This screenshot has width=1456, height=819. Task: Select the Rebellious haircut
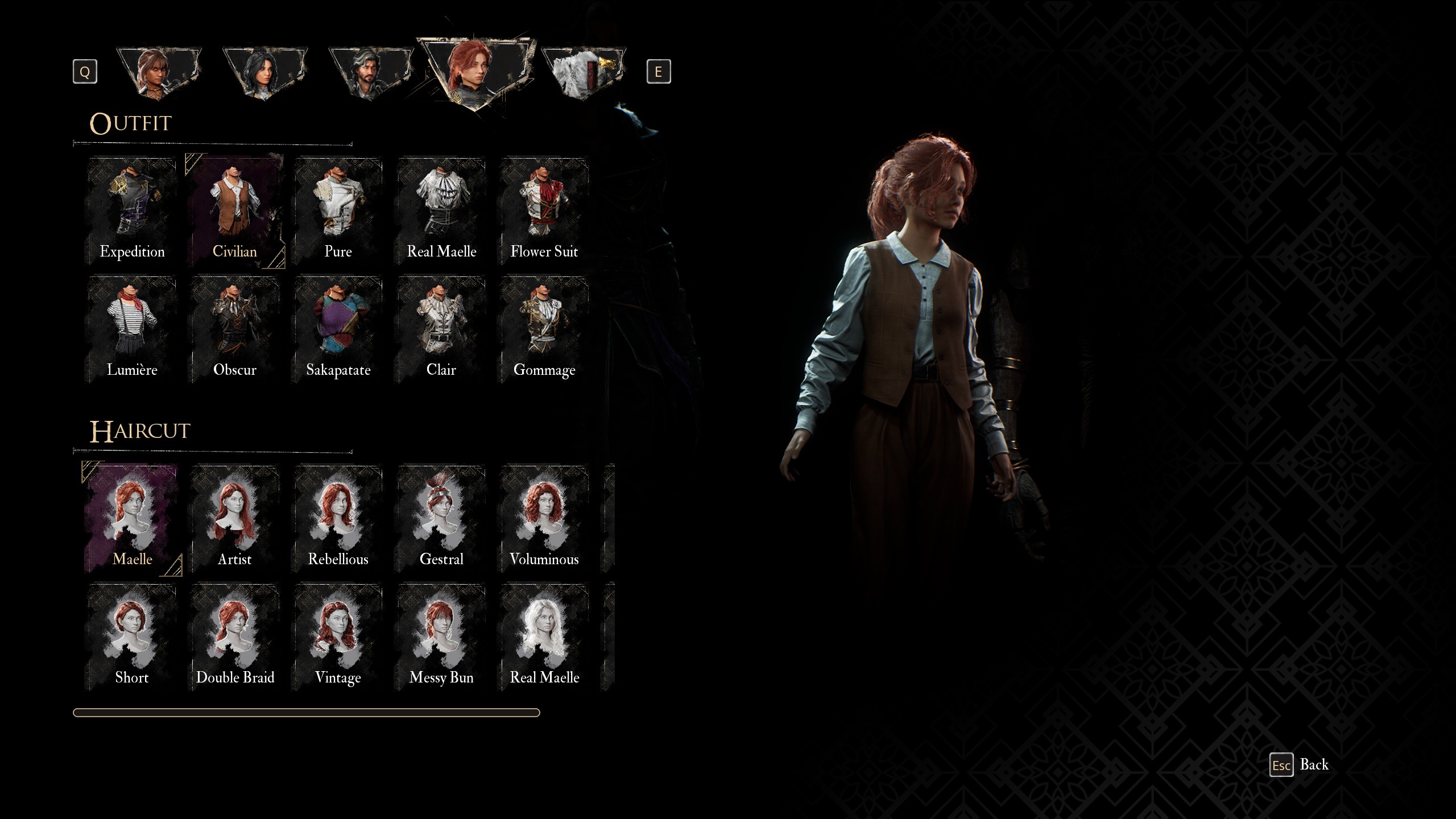coord(338,518)
